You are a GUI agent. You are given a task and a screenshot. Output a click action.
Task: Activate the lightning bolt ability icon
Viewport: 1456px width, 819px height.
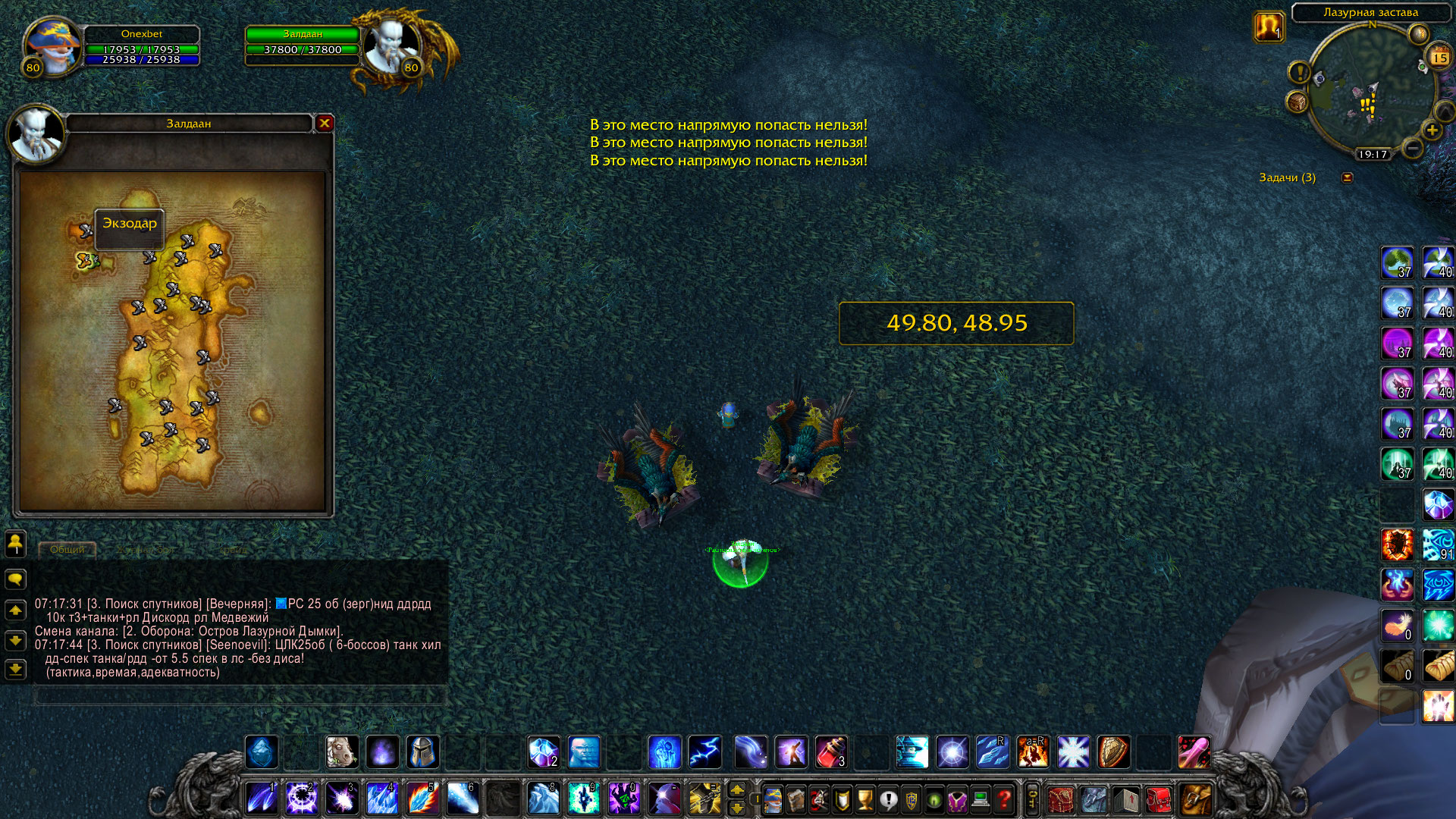tap(704, 752)
